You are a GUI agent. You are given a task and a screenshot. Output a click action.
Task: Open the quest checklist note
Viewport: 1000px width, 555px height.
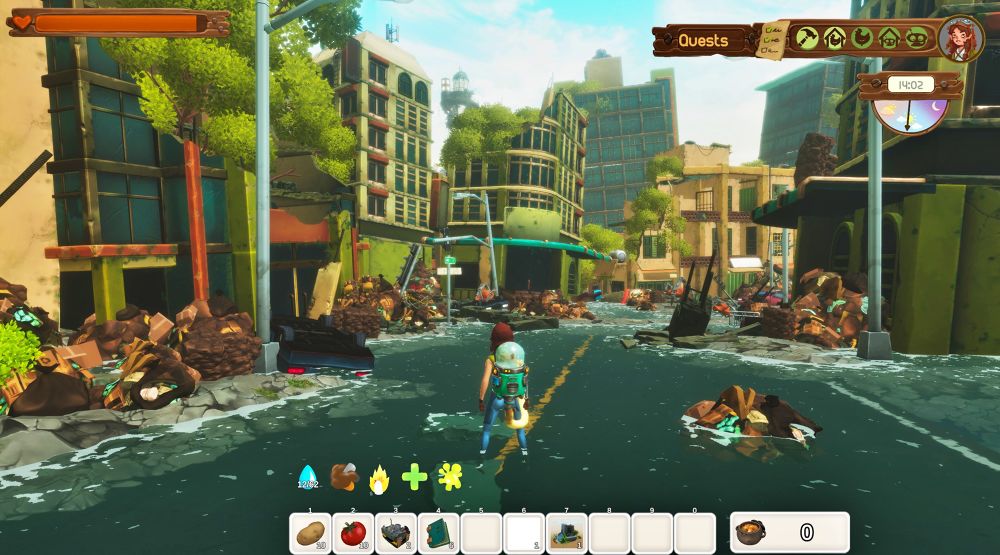click(772, 40)
